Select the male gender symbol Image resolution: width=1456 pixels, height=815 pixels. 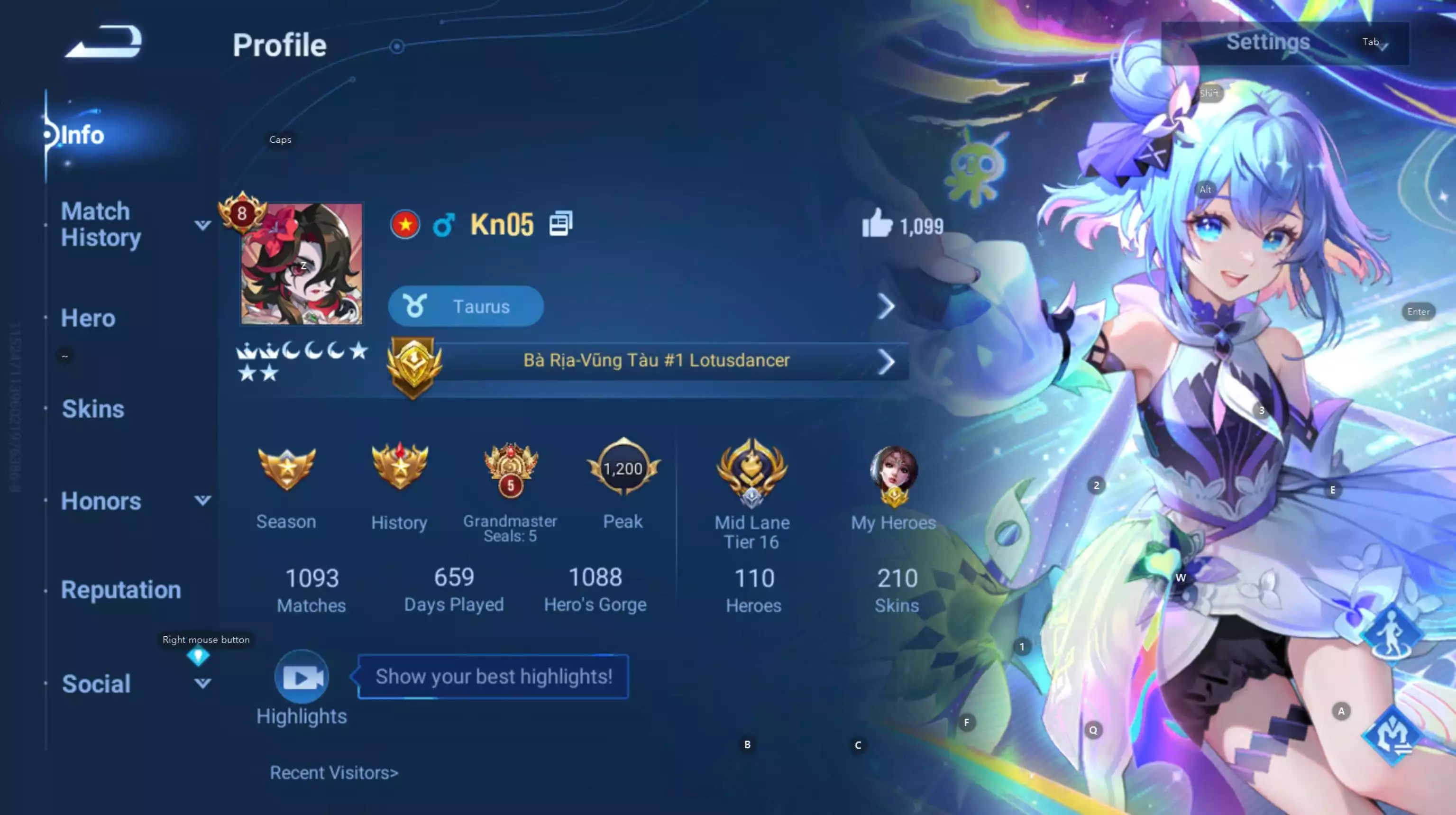tap(444, 224)
